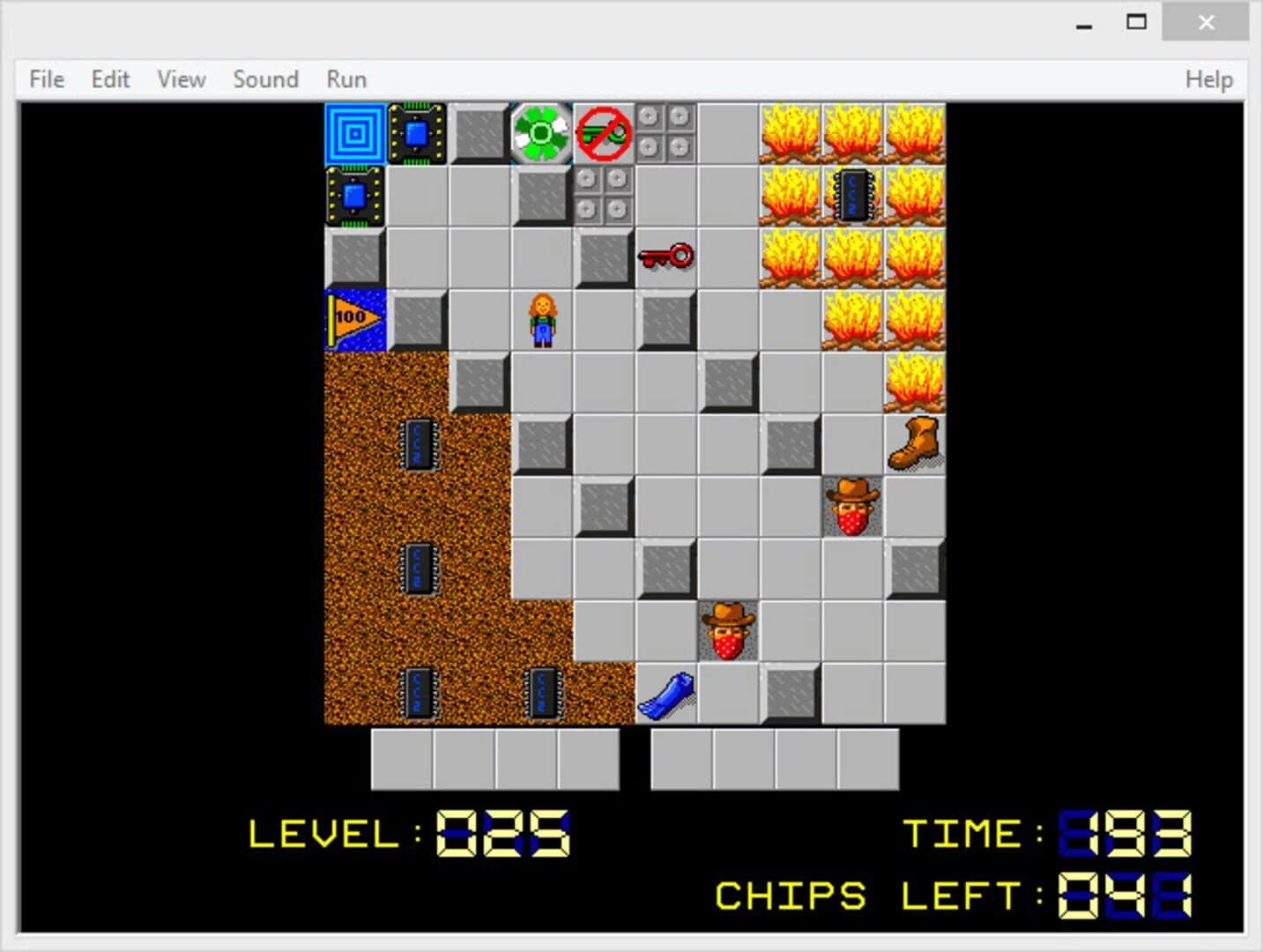Expand the Edit menu
This screenshot has width=1263, height=952.
tap(109, 78)
